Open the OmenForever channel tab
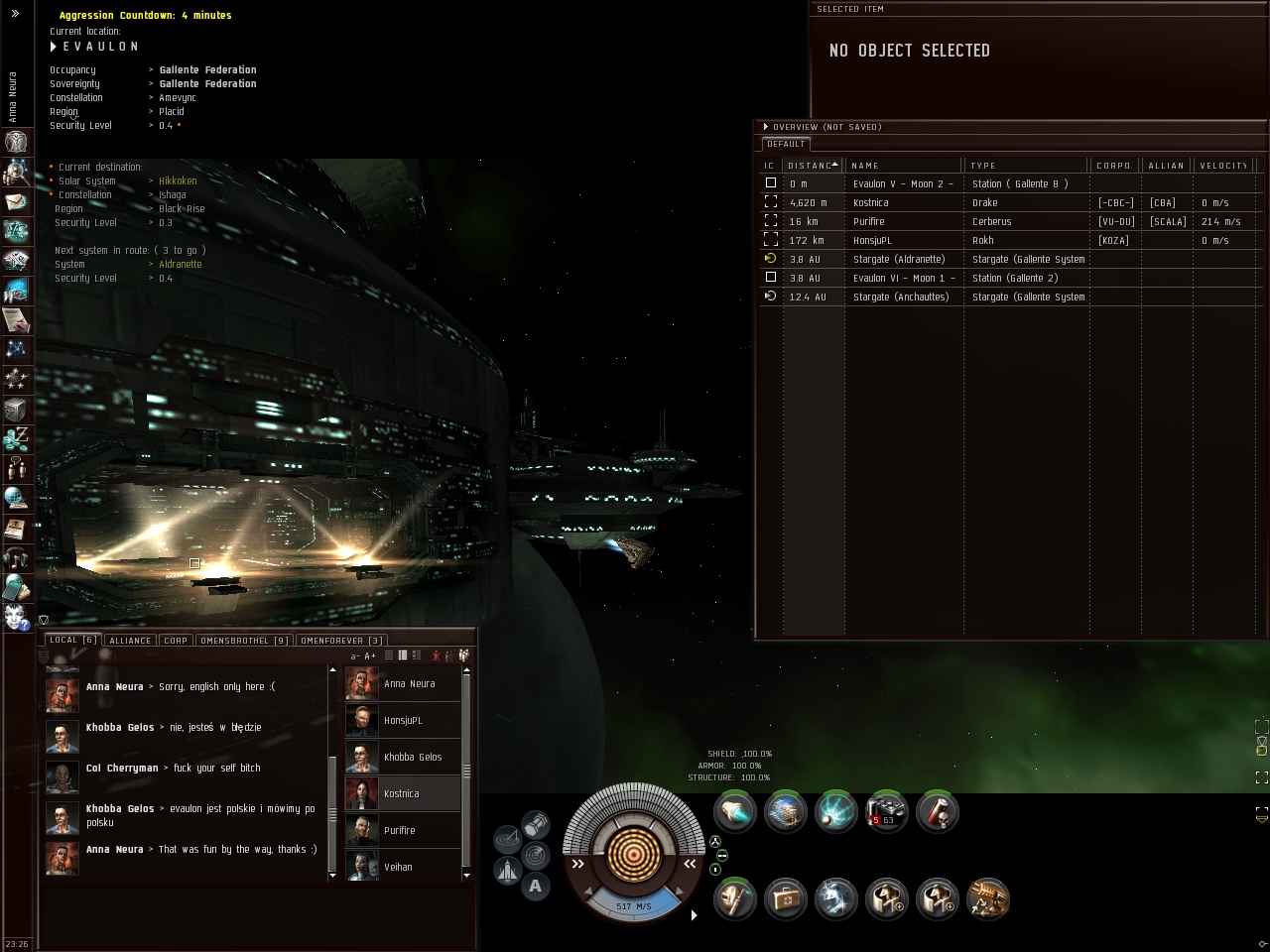 point(341,641)
